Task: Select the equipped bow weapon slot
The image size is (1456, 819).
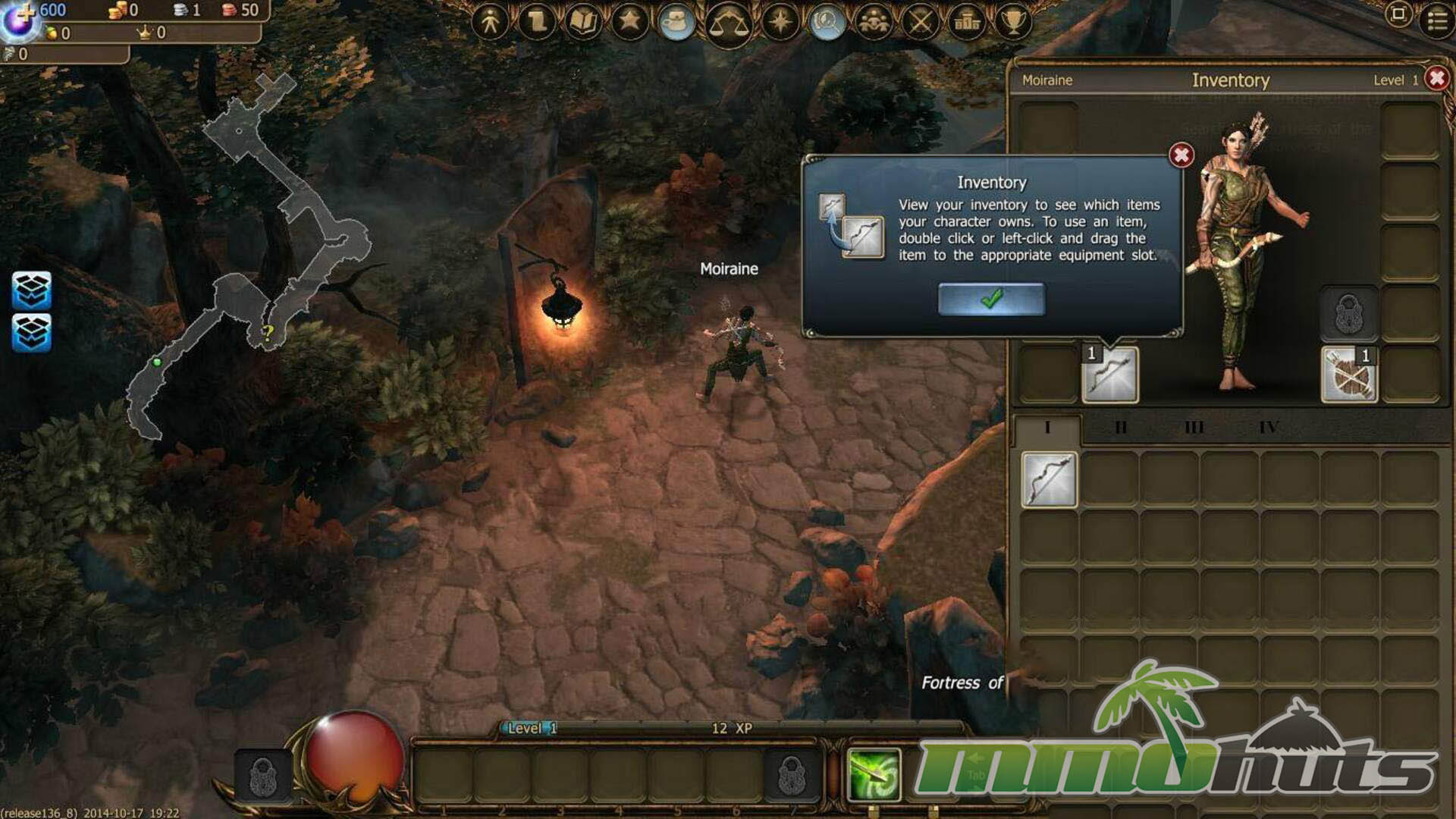Action: point(1109,375)
